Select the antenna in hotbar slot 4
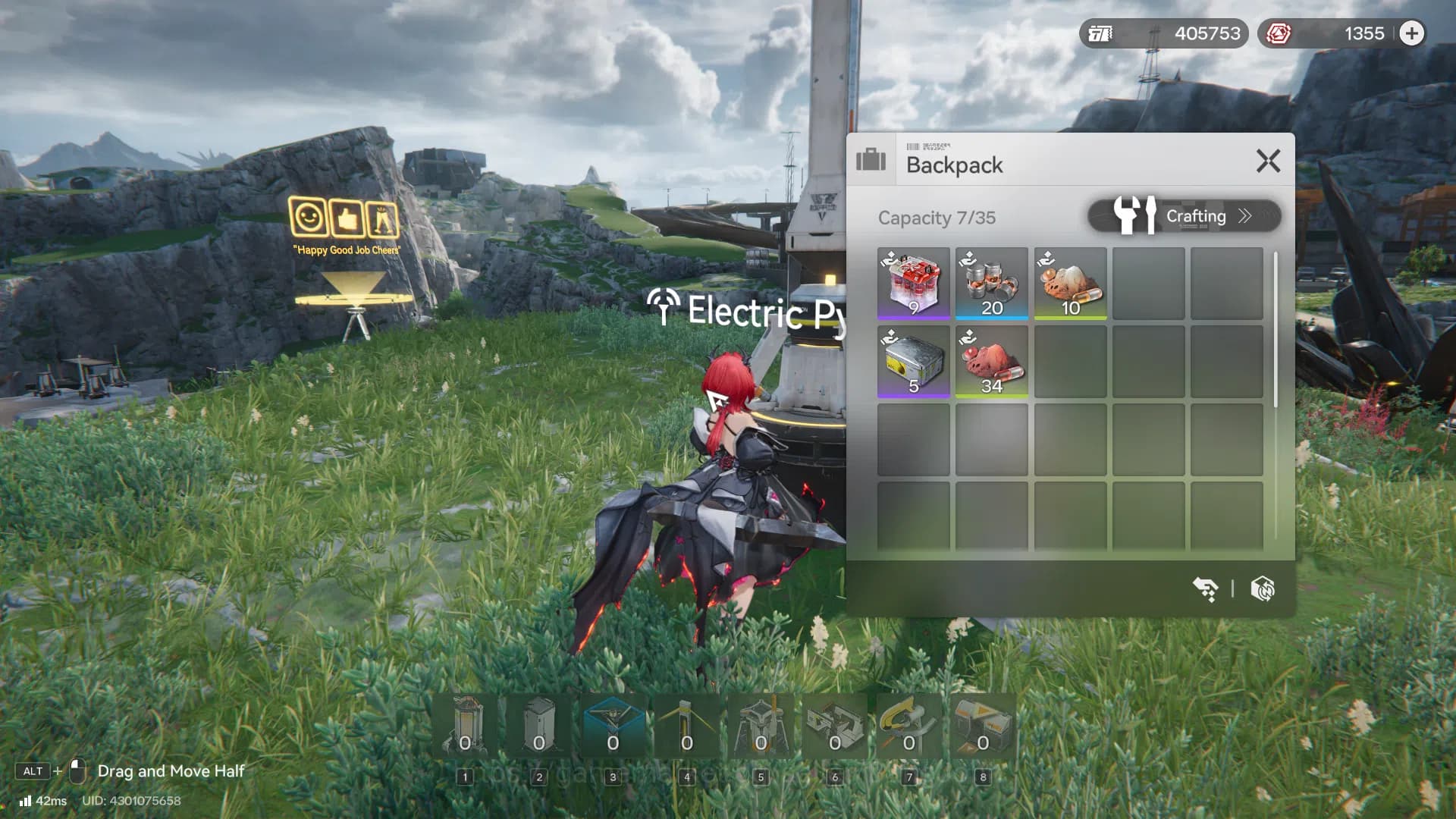Image resolution: width=1456 pixels, height=819 pixels. tap(686, 726)
